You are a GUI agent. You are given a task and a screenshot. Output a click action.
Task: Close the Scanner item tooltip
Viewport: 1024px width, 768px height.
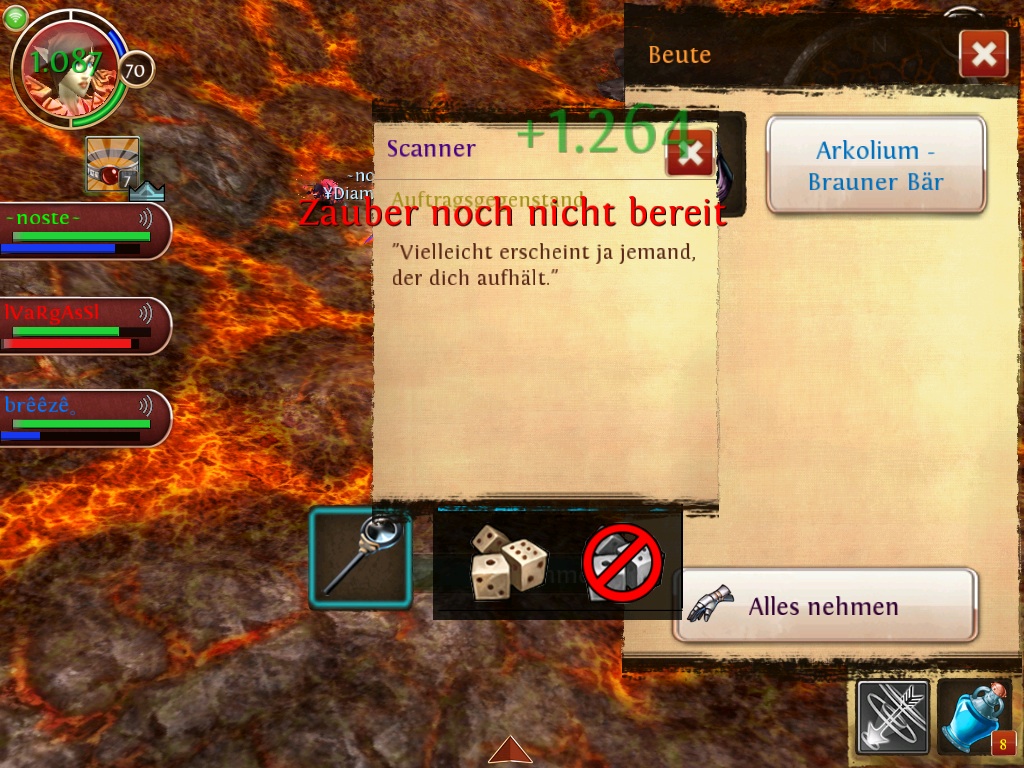click(689, 153)
